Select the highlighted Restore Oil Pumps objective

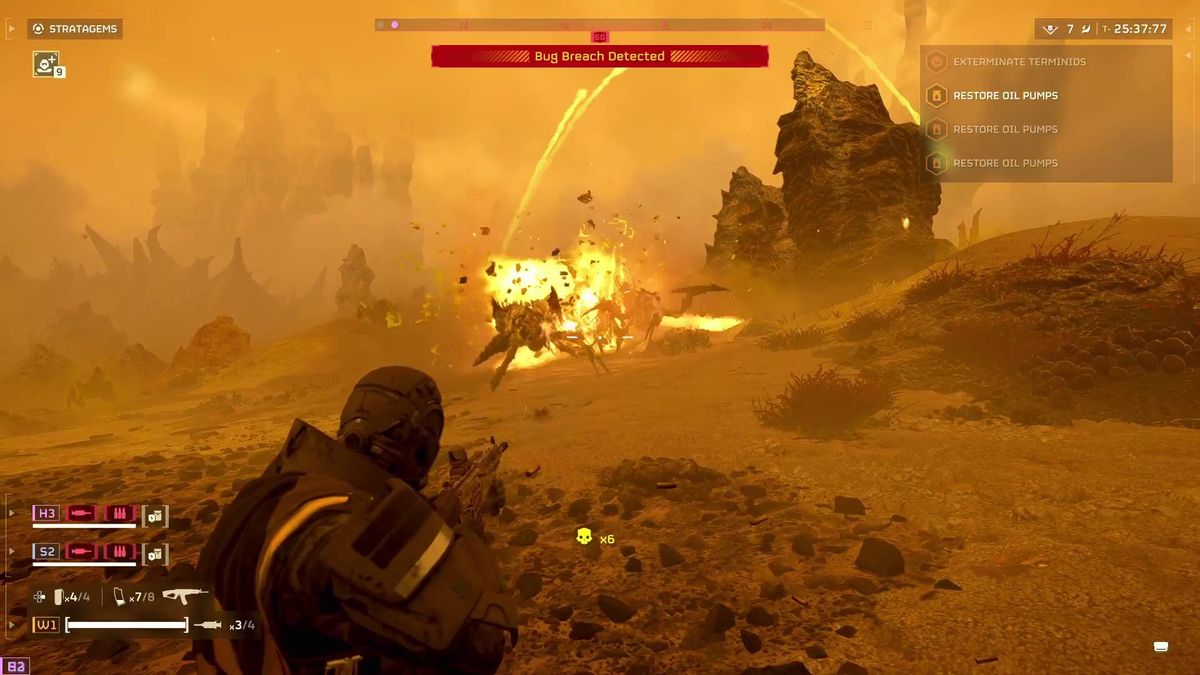pos(1004,96)
